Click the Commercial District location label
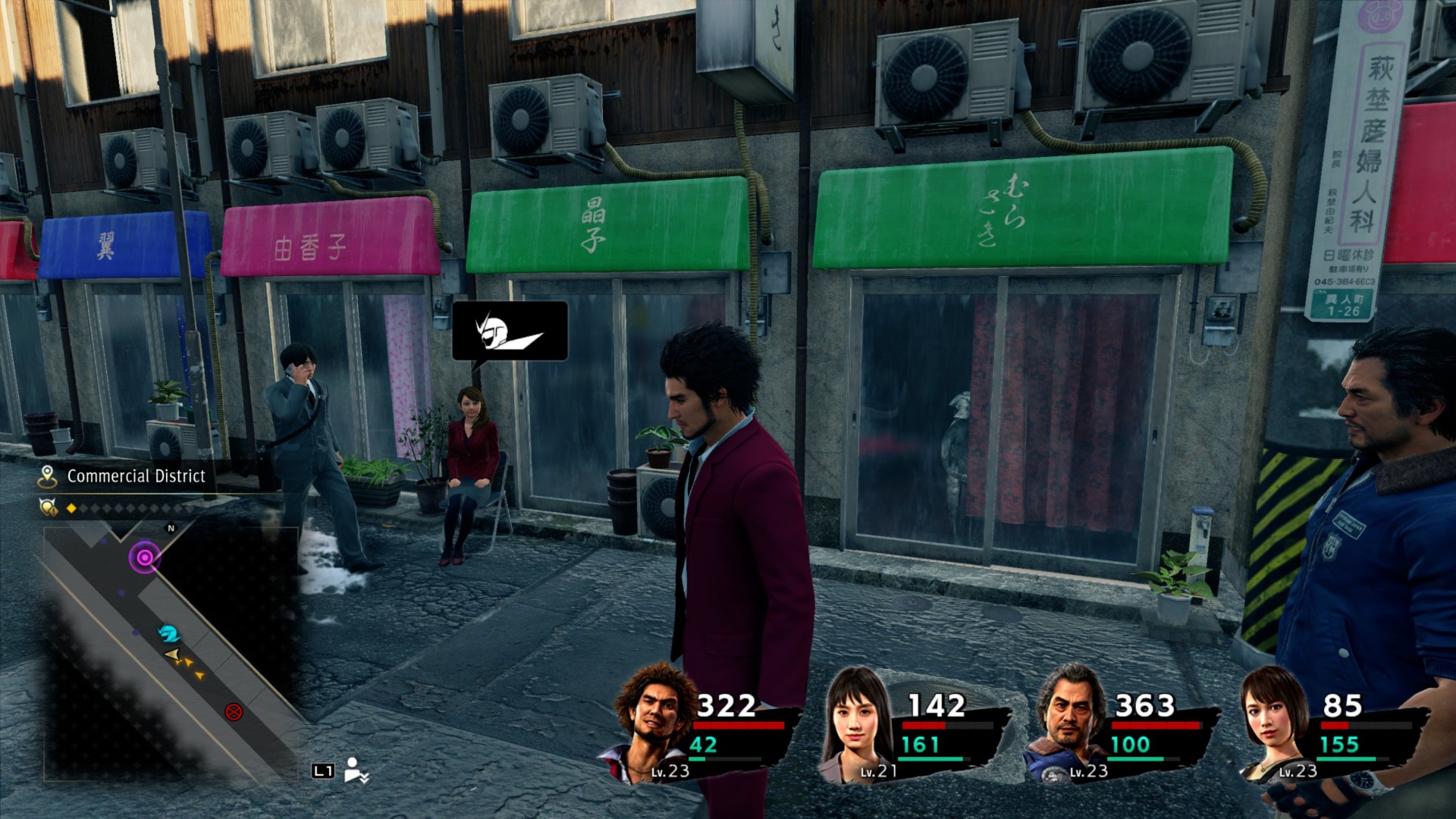The width and height of the screenshot is (1456, 819). (136, 476)
